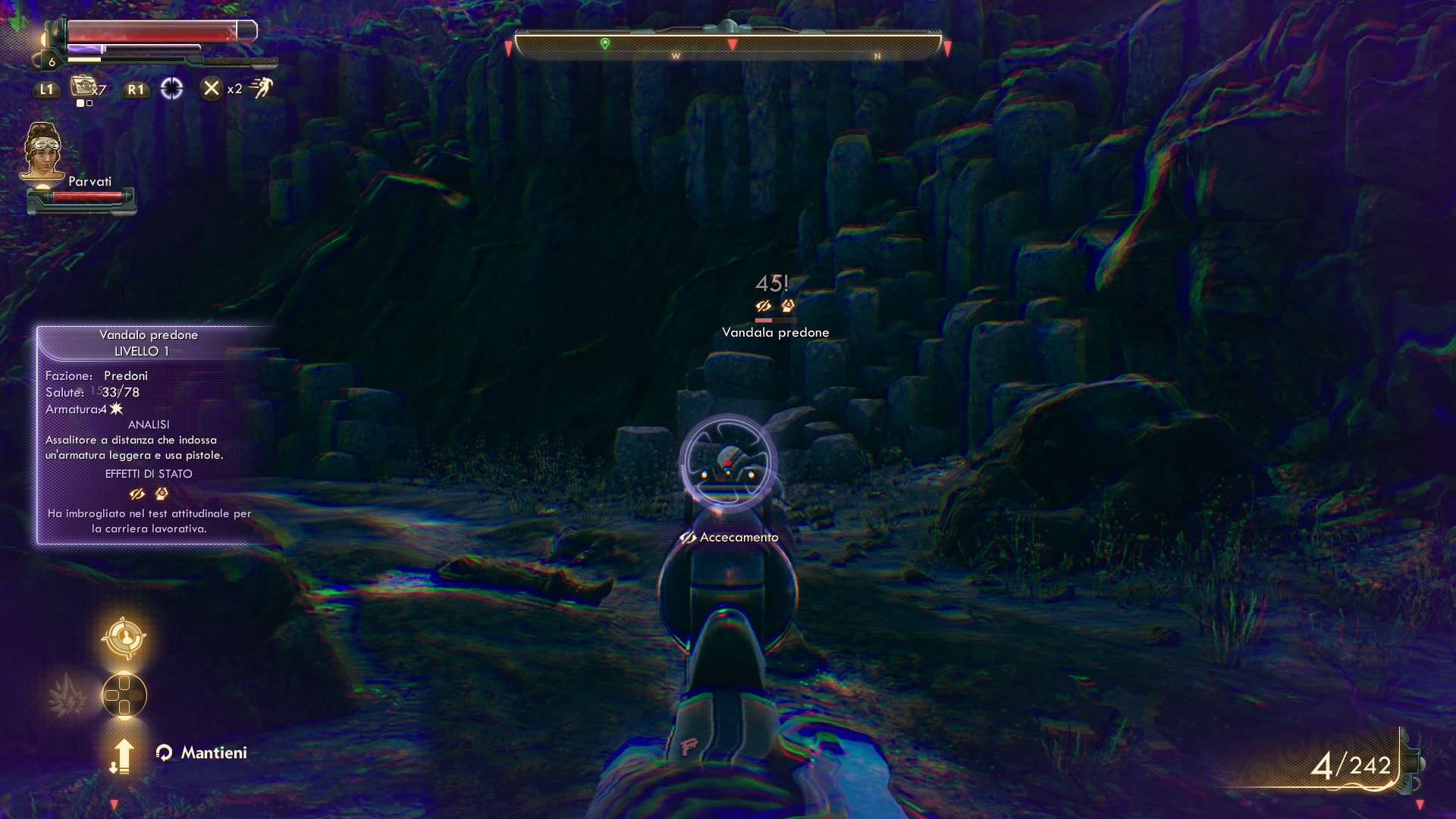Viewport: 1456px width, 819px height.
Task: Click the Accecamento blinded-eye status icon
Action: coord(687,536)
